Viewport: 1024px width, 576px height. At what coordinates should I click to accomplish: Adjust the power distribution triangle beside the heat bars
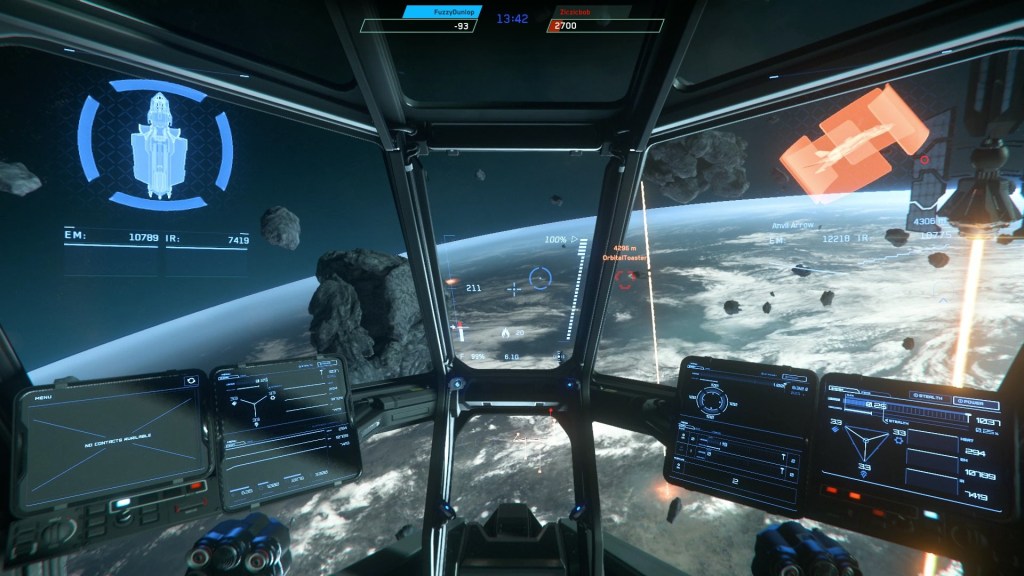click(x=866, y=444)
